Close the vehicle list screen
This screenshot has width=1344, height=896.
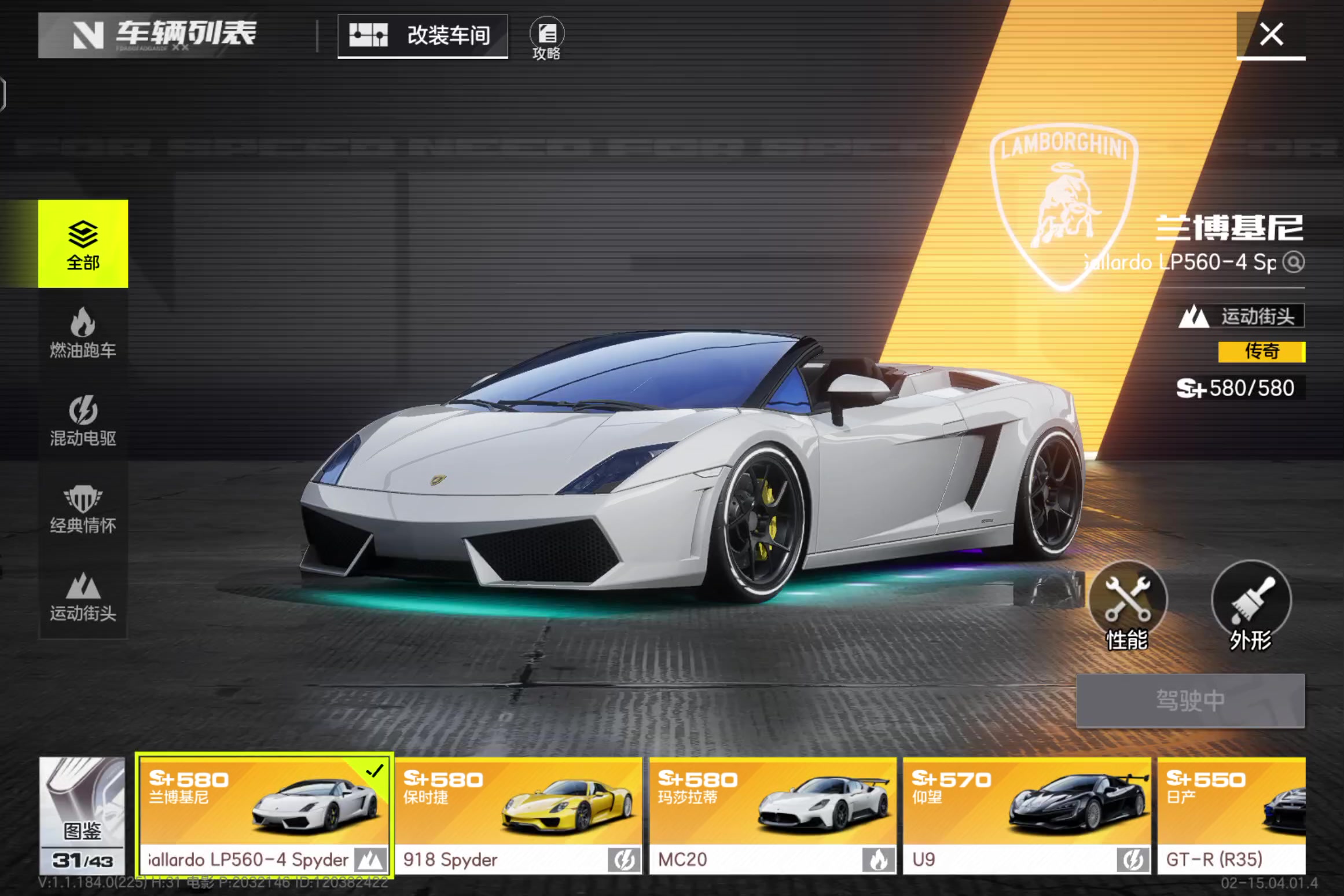1270,35
